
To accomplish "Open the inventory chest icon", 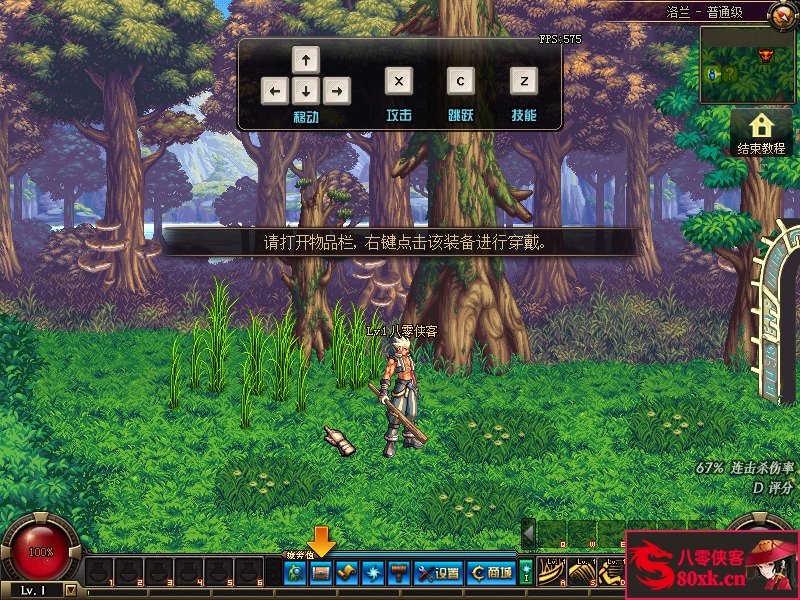I will click(x=321, y=573).
